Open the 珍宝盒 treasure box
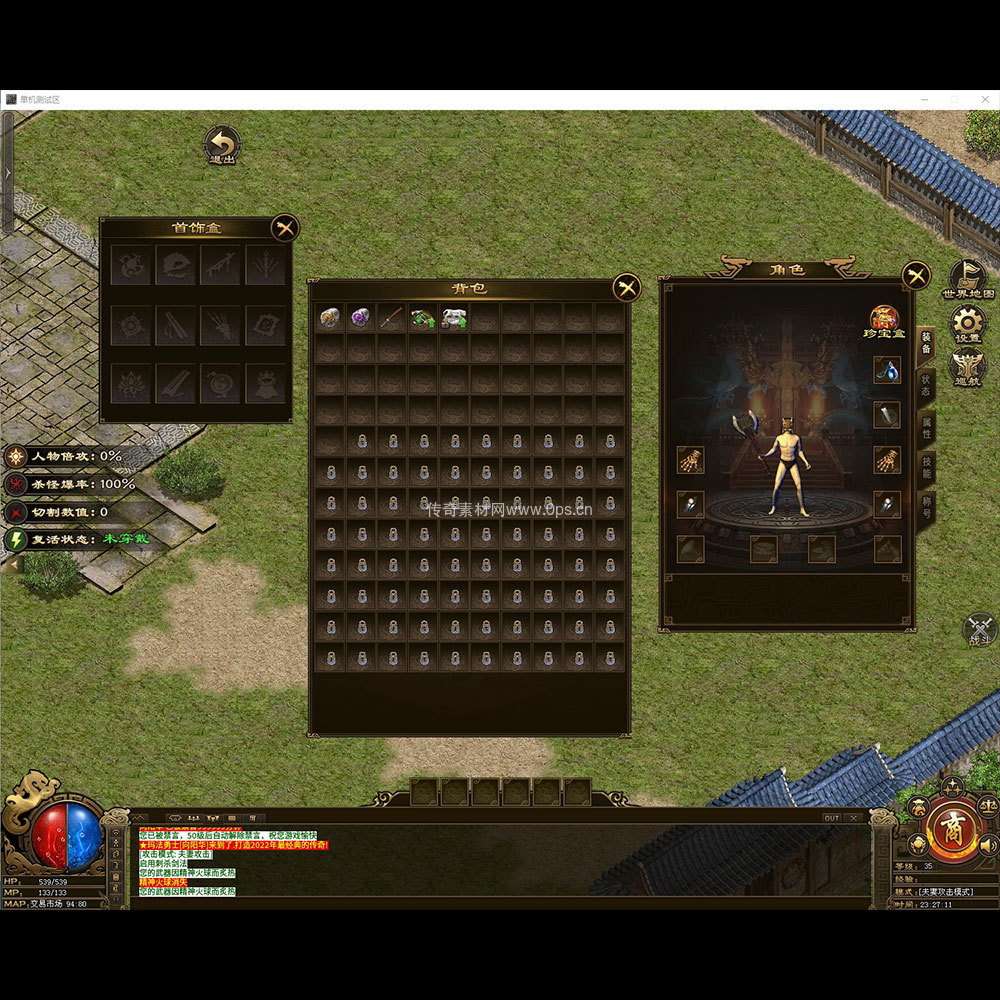The height and width of the screenshot is (1000, 1000). click(884, 320)
